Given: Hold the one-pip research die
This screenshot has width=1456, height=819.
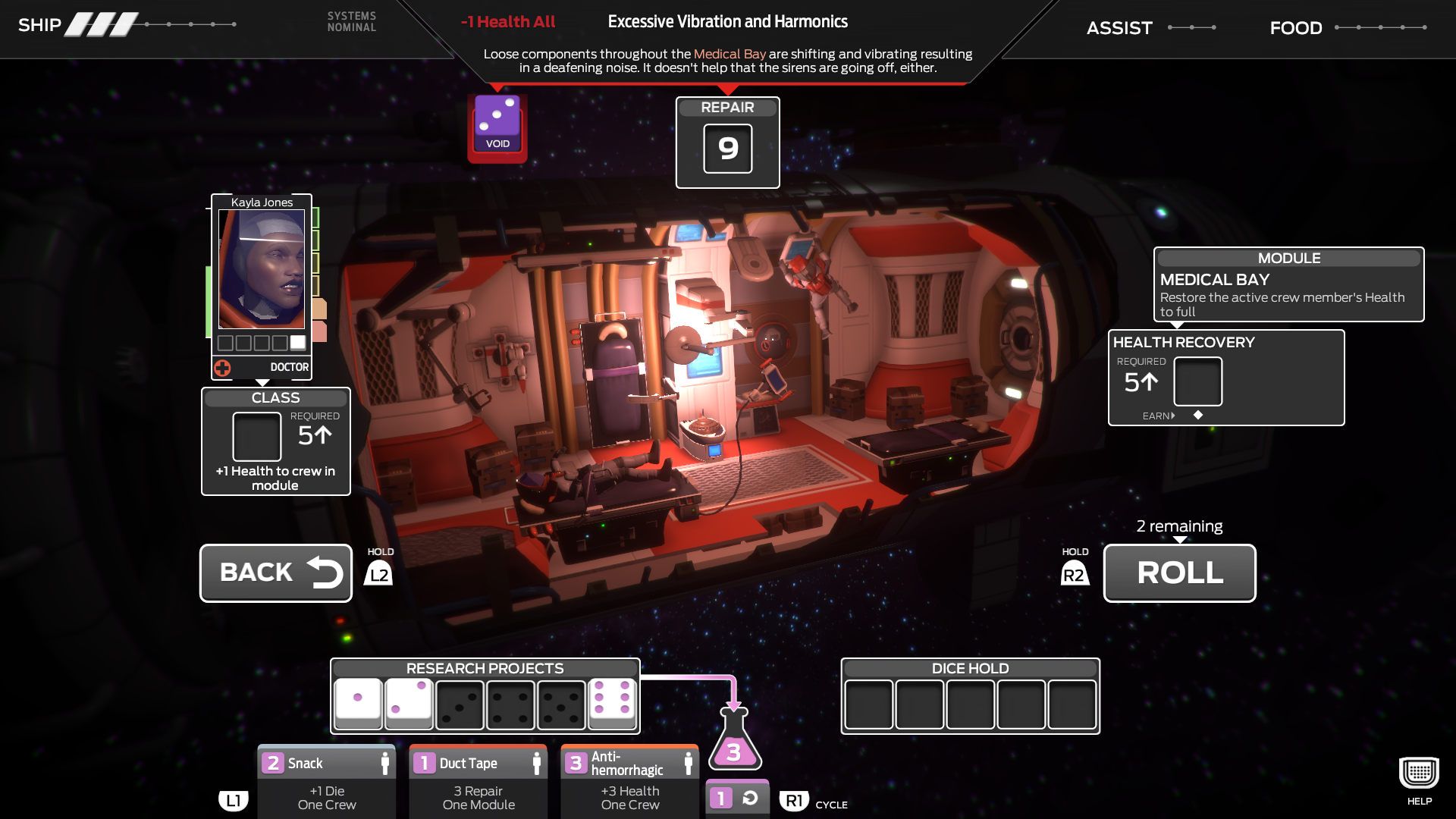Looking at the screenshot, I should point(357,704).
